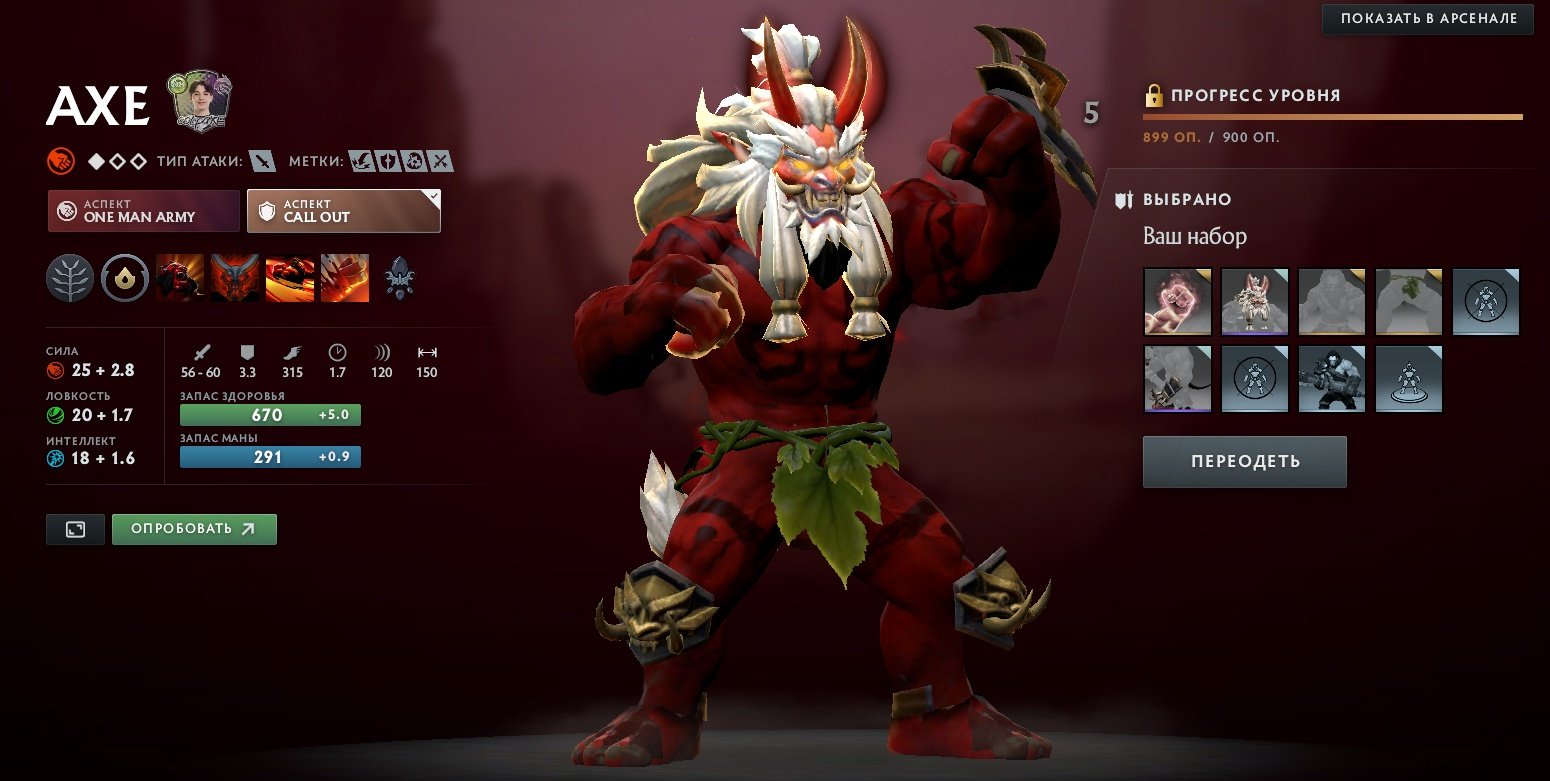Image resolution: width=1550 pixels, height=781 pixels.
Task: View the Battle Hunger ability
Action: [x=235, y=278]
